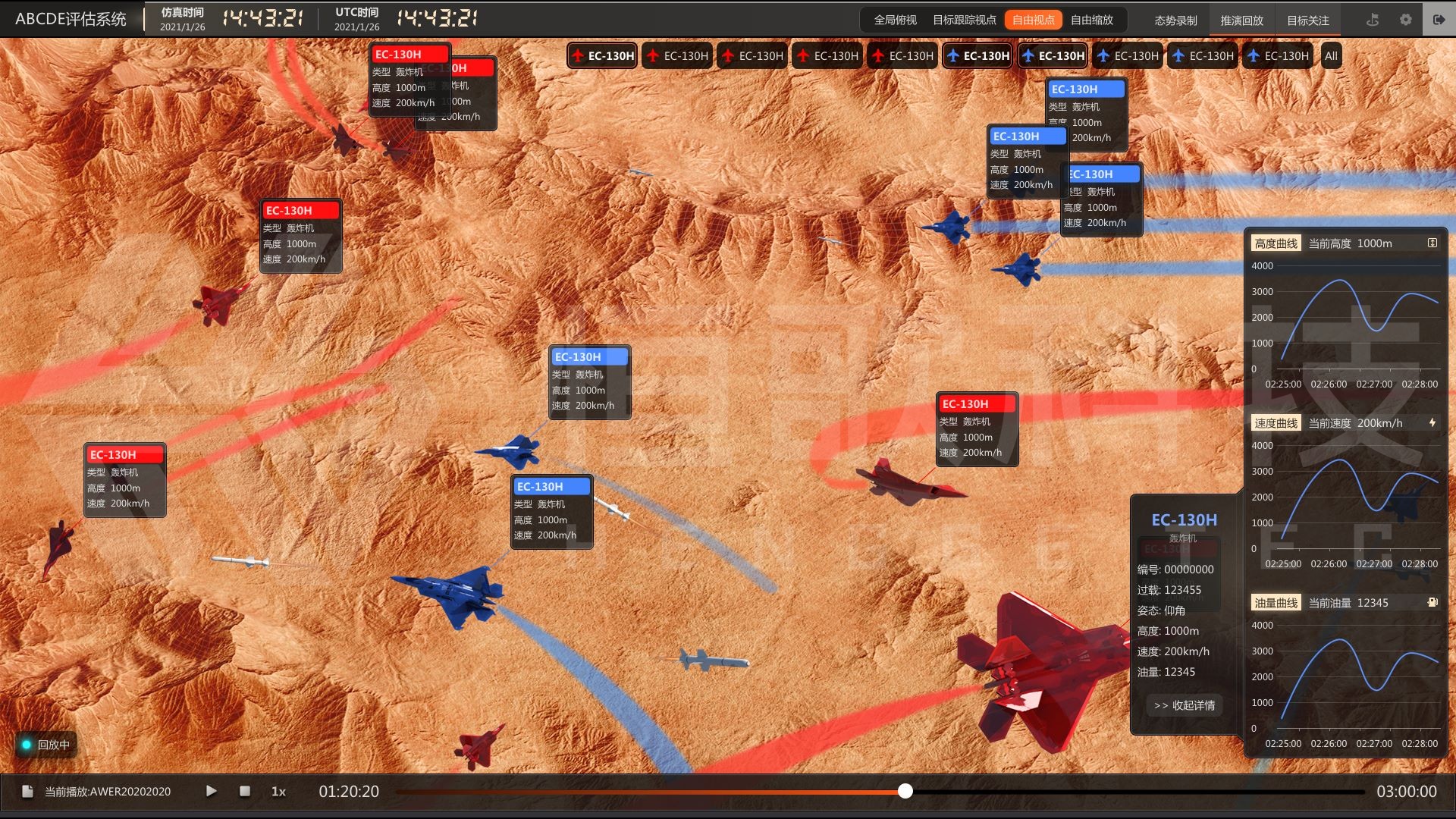Viewport: 1456px width, 819px height.
Task: Select the 油量曲线 fuel curve label
Action: (1276, 603)
